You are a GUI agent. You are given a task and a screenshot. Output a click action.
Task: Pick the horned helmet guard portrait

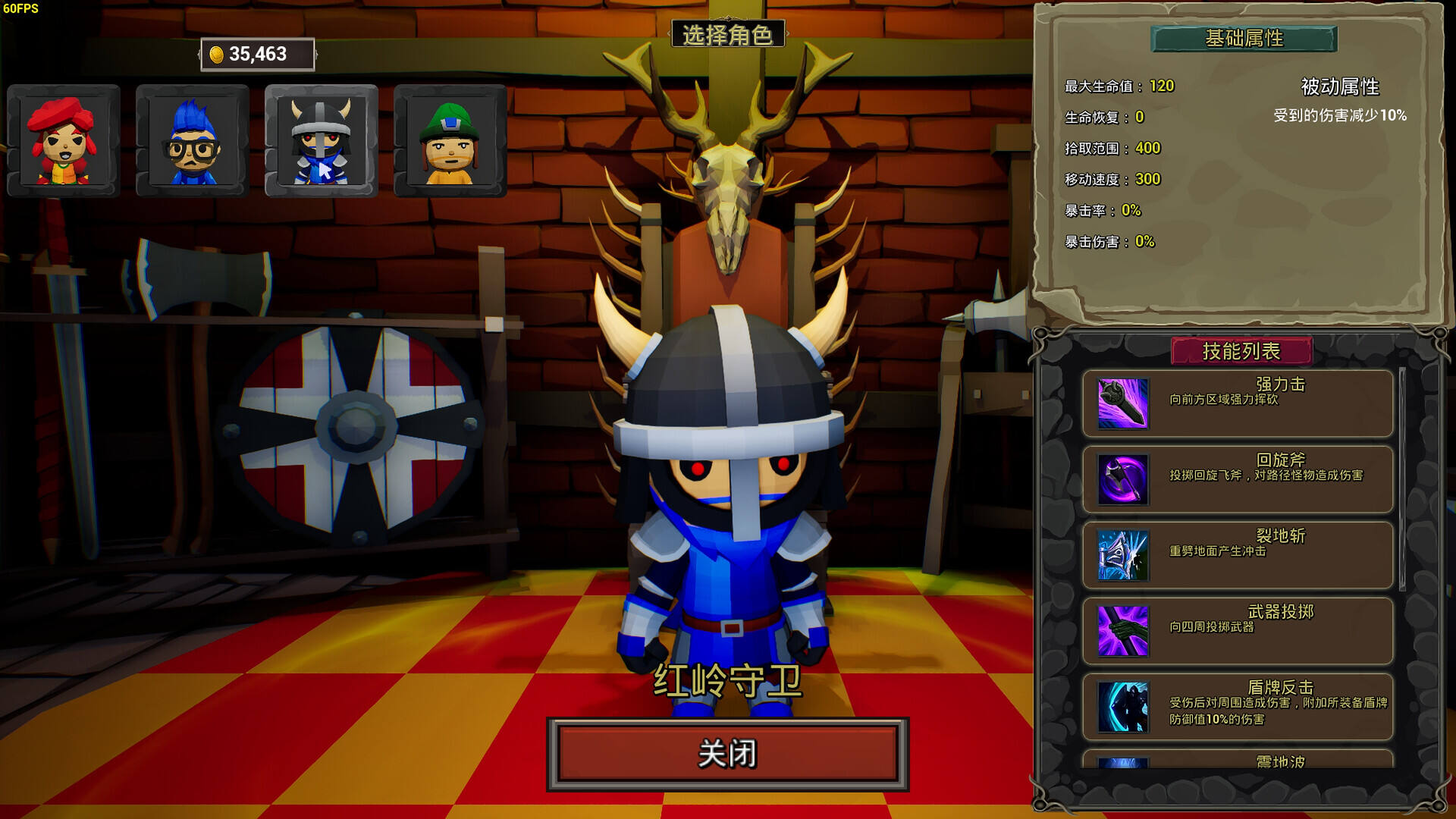click(322, 141)
